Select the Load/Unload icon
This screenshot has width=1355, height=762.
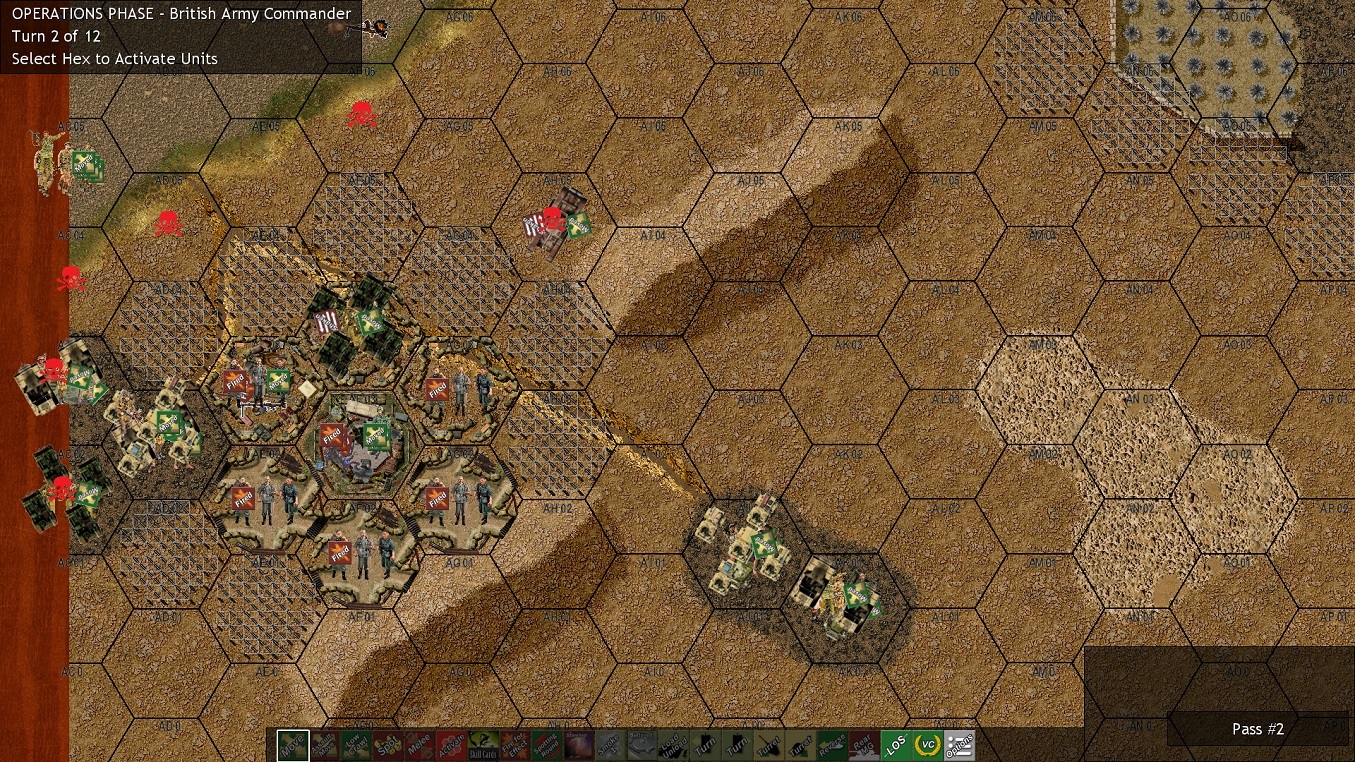(x=675, y=745)
